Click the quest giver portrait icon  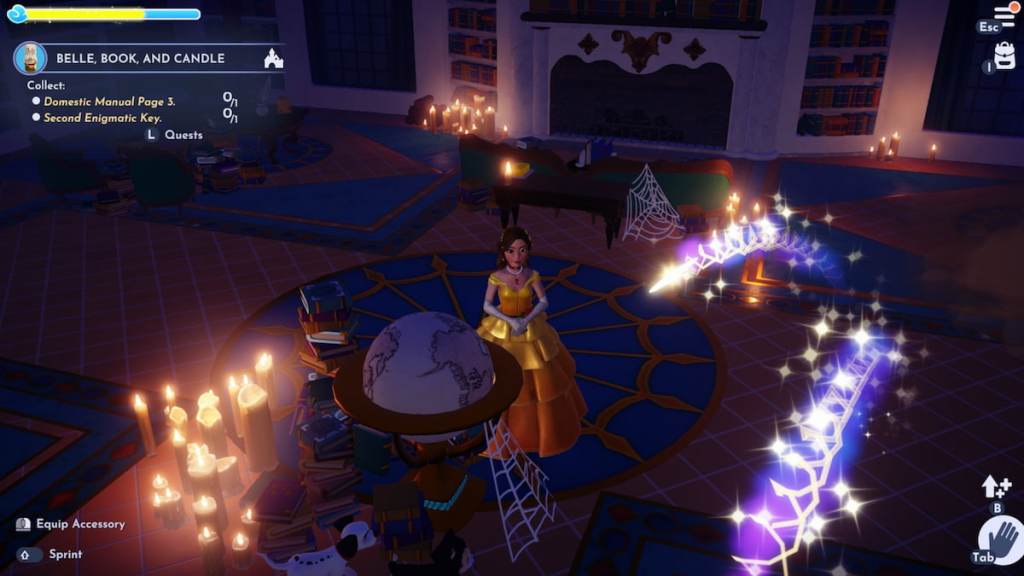[30, 57]
